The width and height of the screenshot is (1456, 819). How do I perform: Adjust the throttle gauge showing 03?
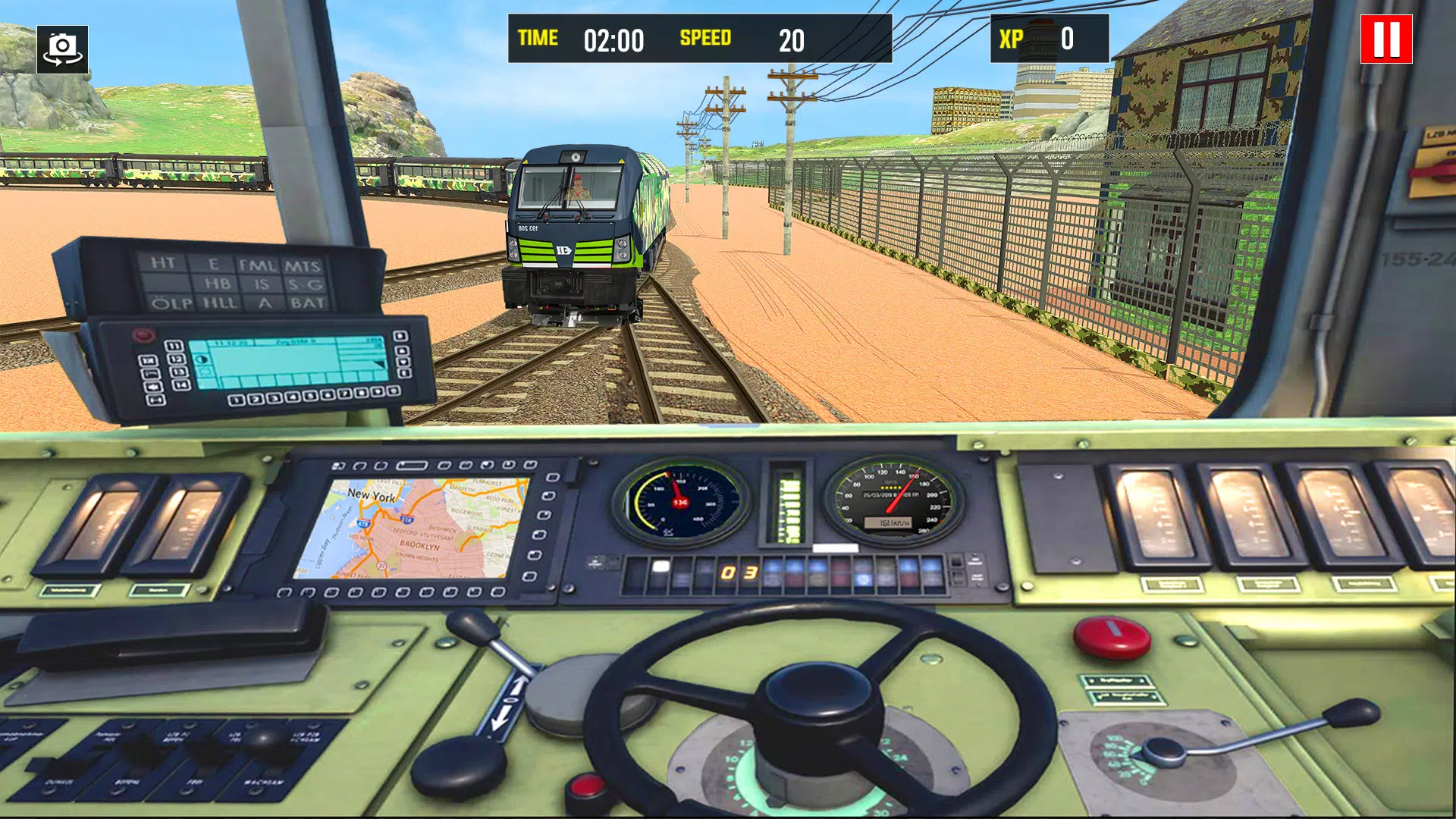(x=738, y=573)
